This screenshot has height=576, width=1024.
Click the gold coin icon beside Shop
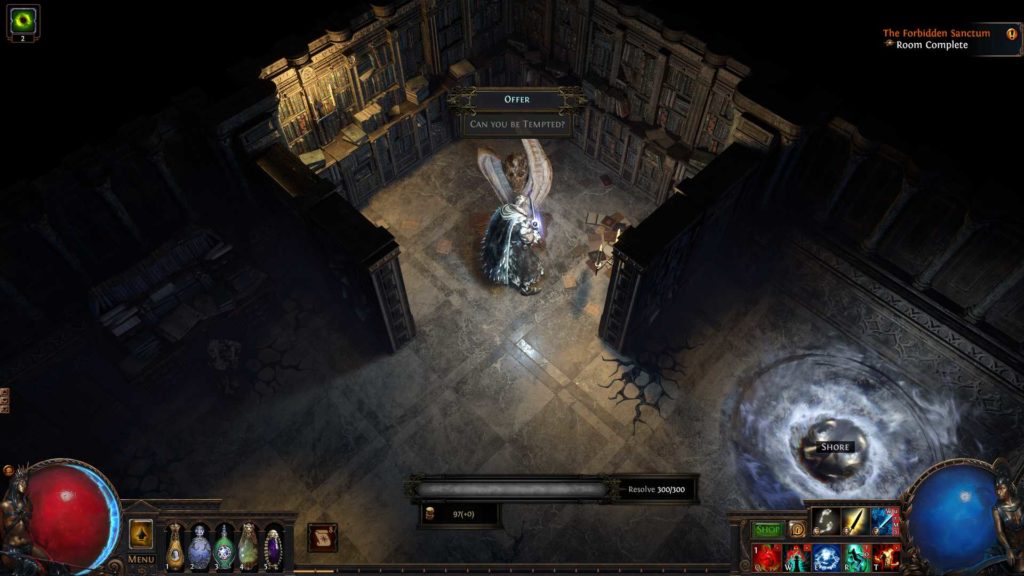(x=796, y=529)
